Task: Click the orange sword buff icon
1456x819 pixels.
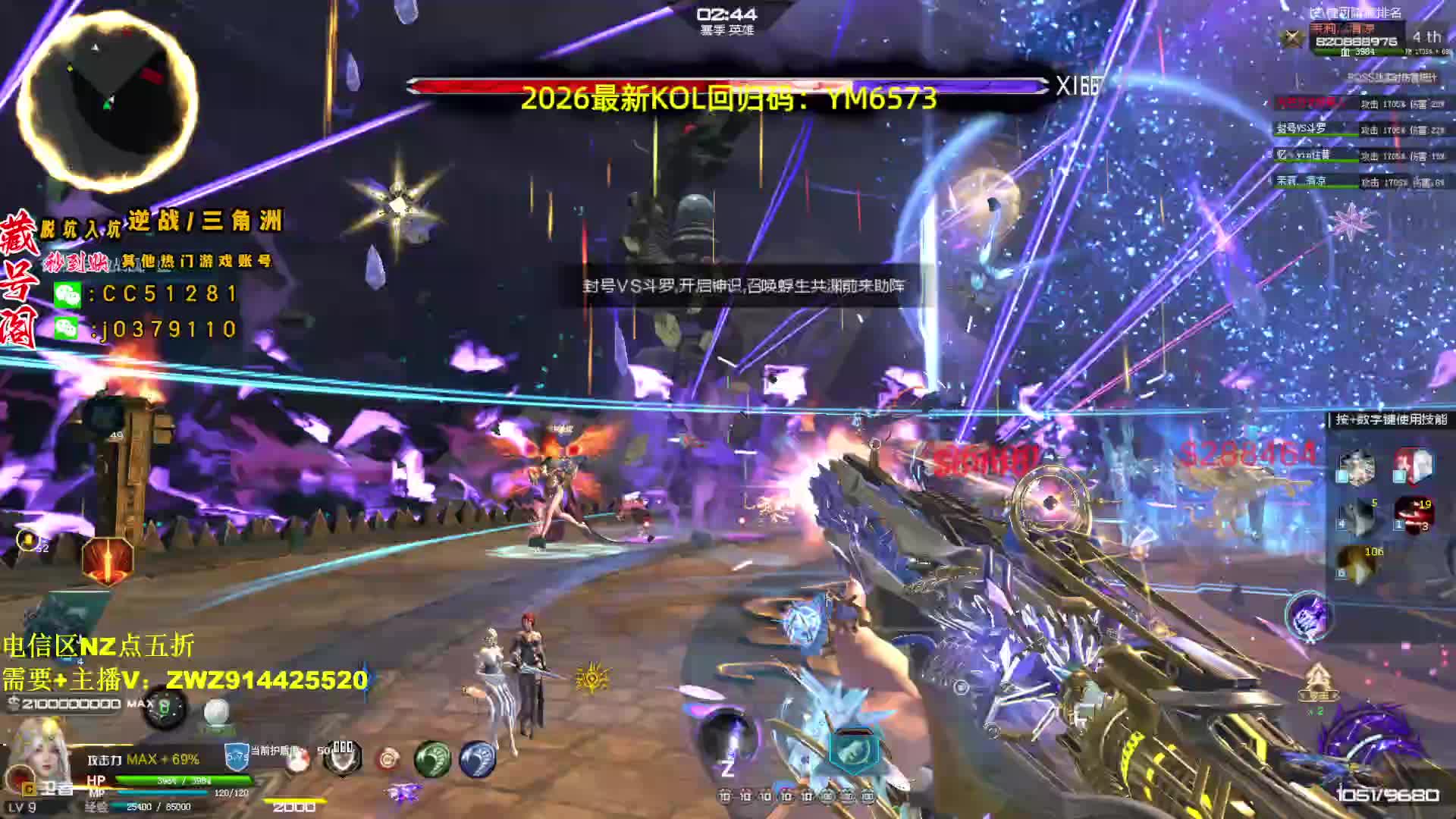Action: 108,561
